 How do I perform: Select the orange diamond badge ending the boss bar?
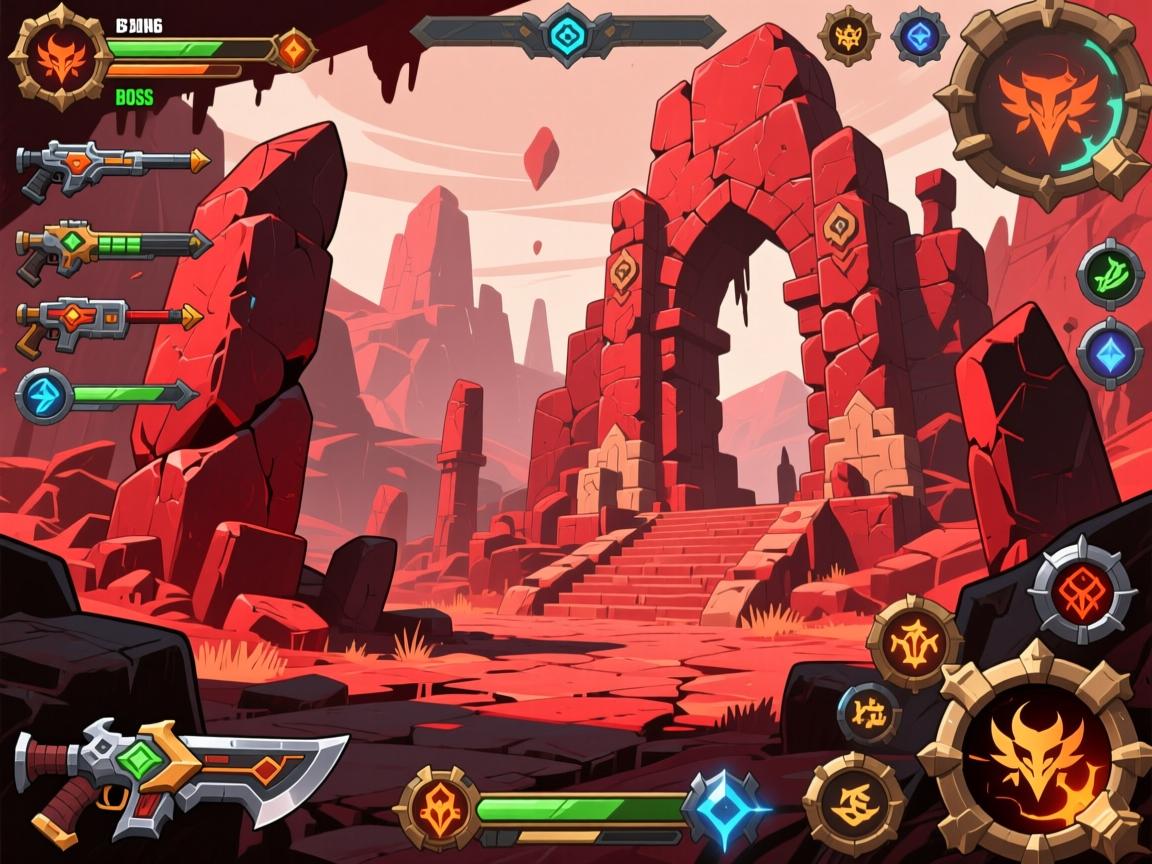[x=293, y=49]
